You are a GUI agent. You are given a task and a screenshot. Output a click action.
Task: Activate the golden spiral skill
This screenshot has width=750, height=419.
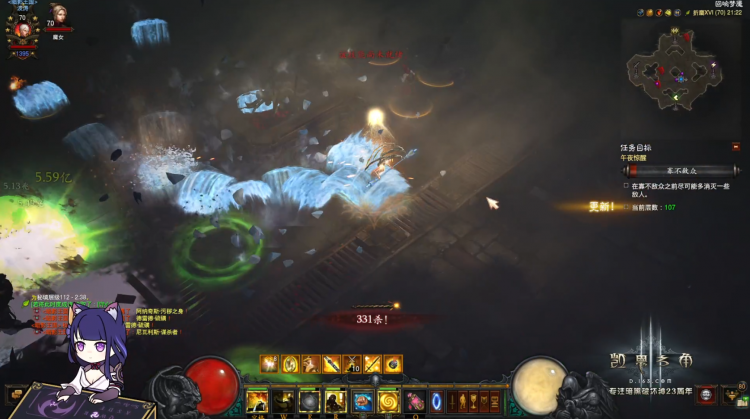pos(387,400)
